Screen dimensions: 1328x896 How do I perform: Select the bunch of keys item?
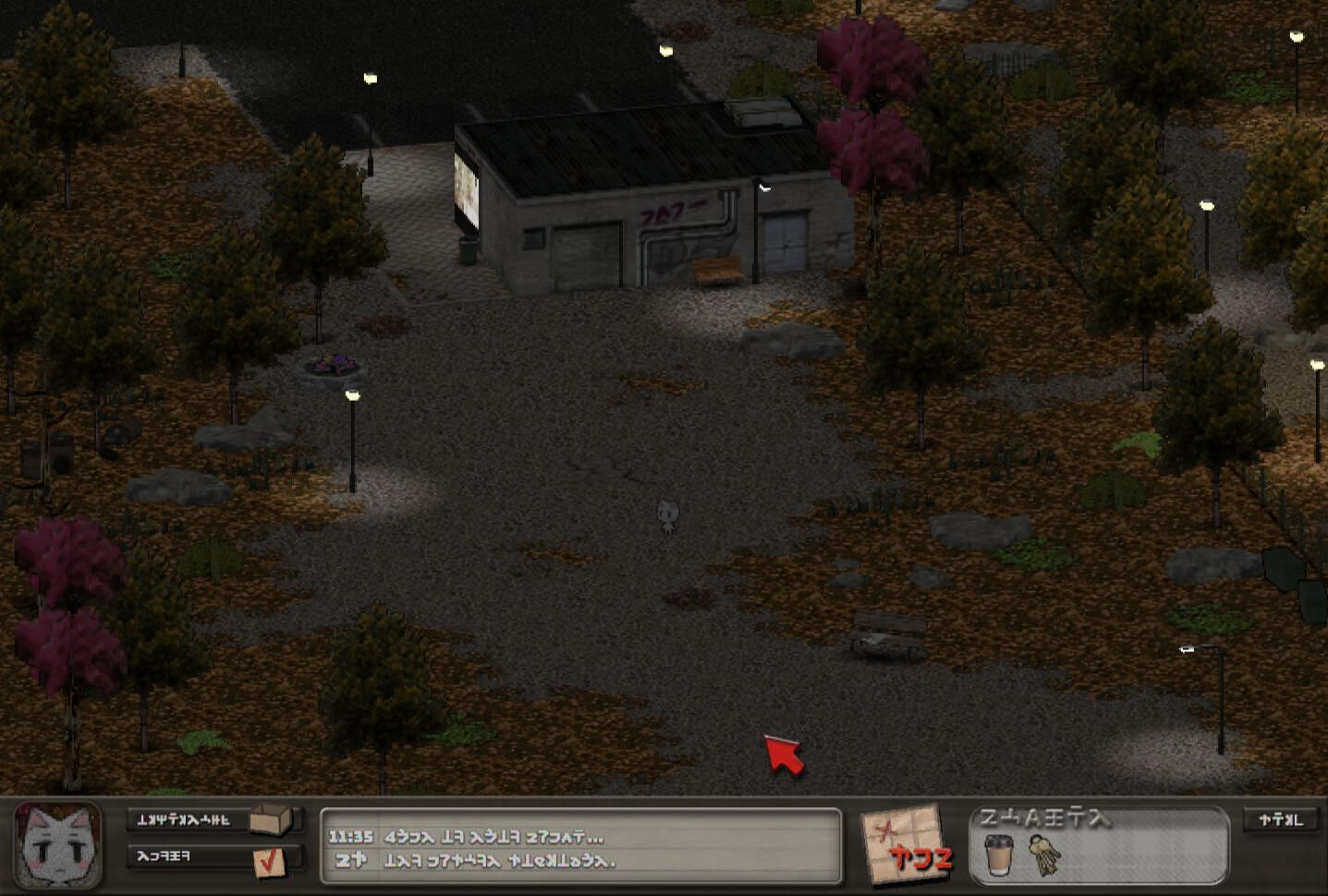1044,855
